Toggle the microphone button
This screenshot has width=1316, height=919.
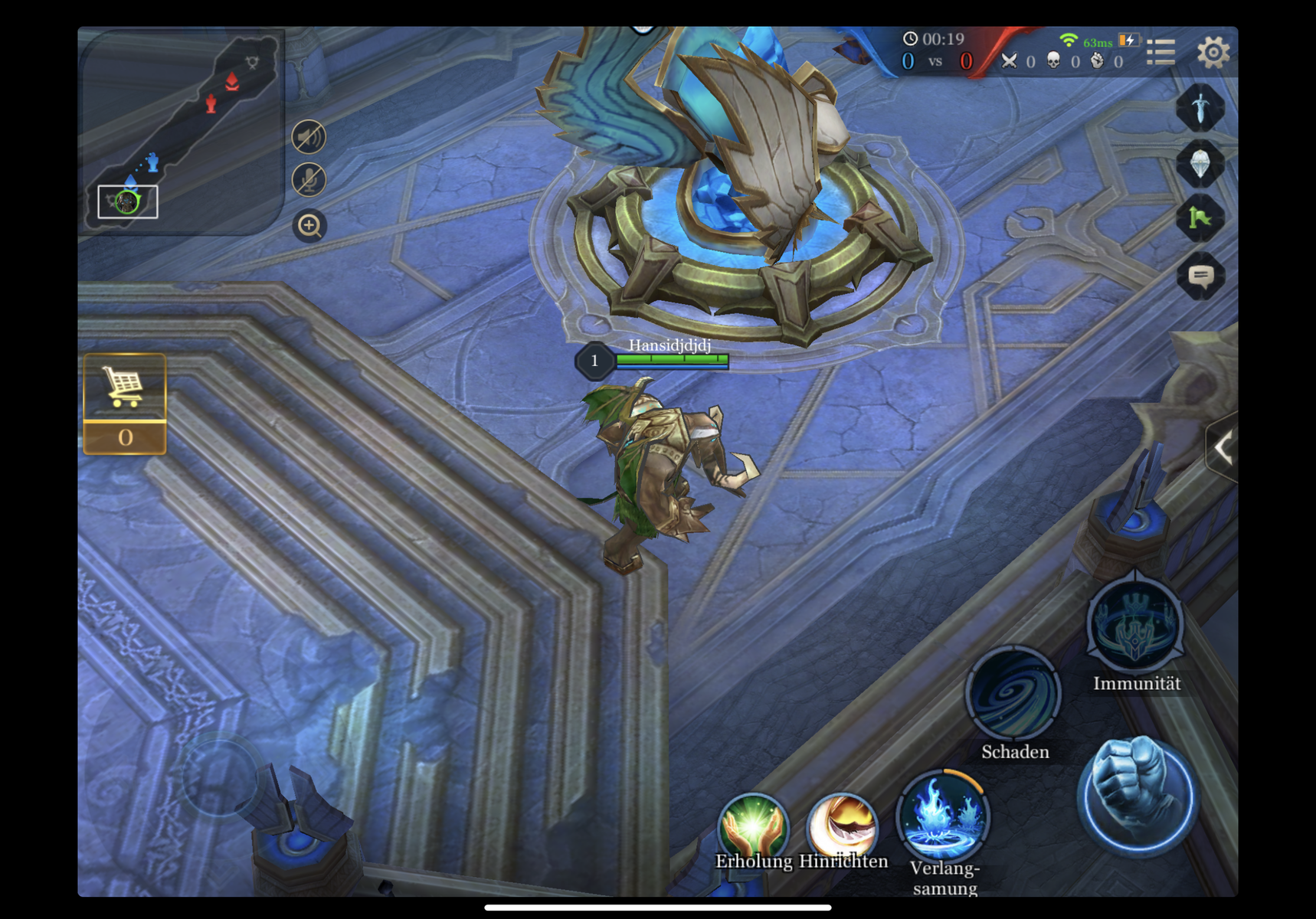point(309,181)
